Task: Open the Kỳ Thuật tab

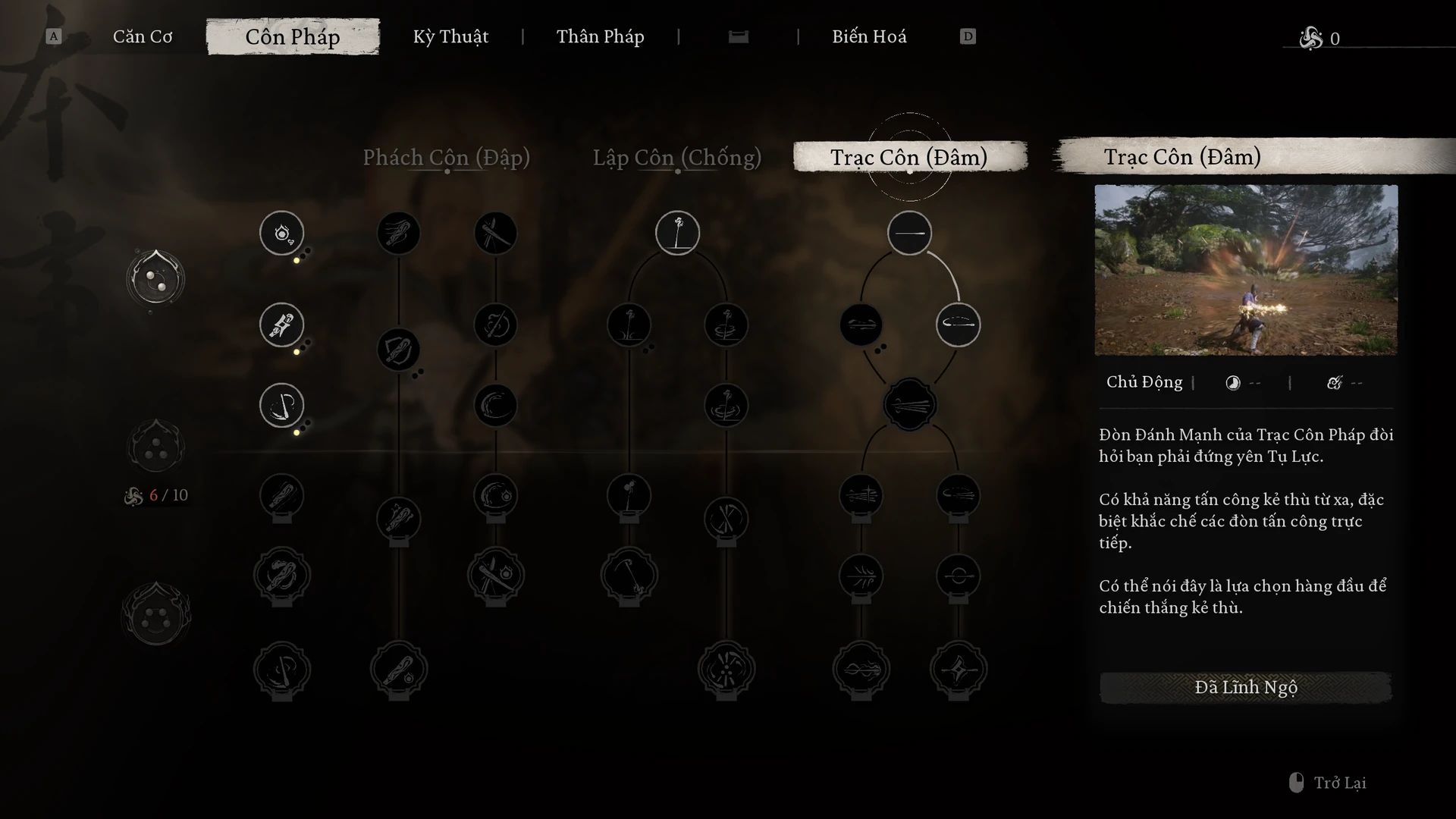Action: pos(450,36)
